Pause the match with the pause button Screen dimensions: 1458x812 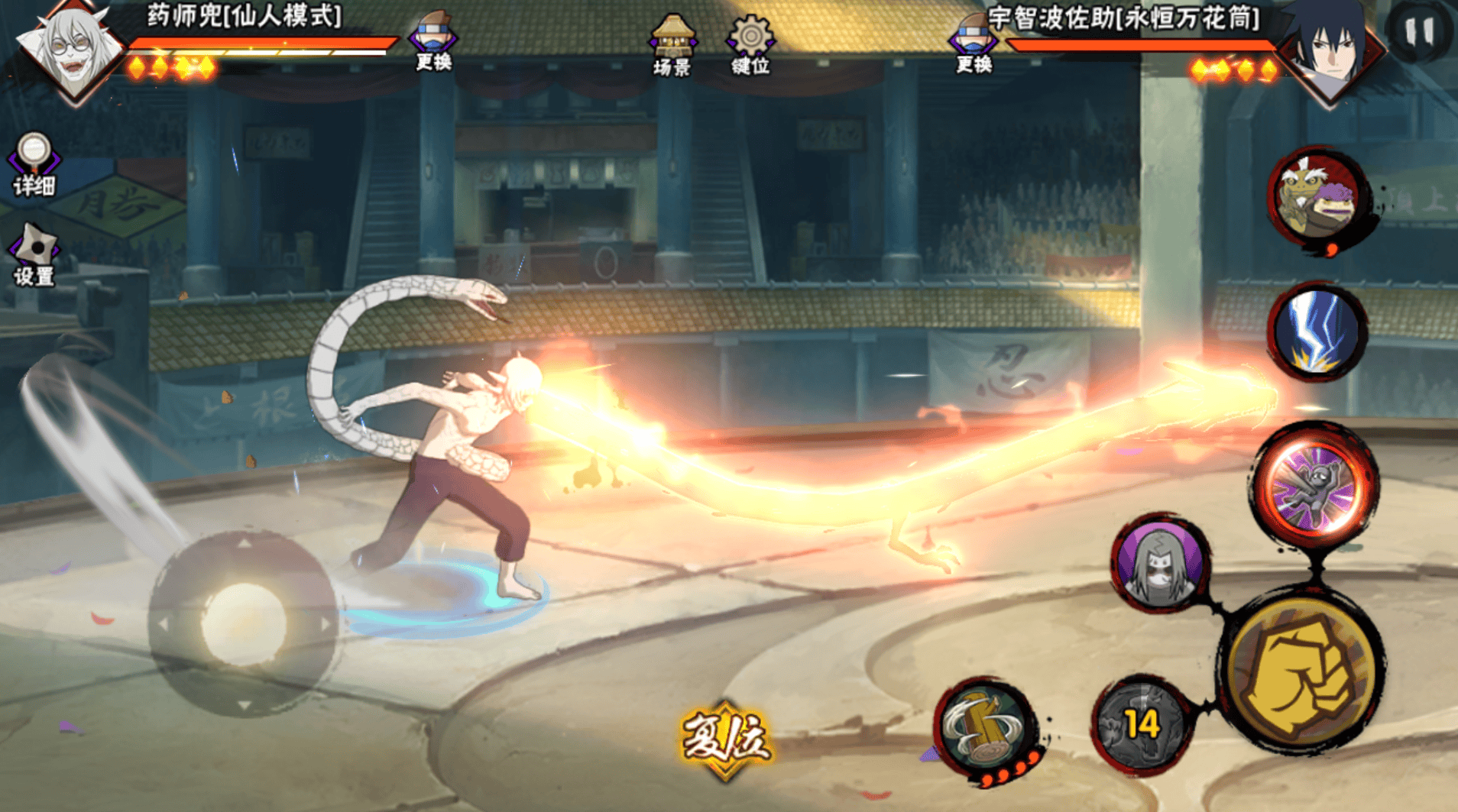click(1419, 32)
